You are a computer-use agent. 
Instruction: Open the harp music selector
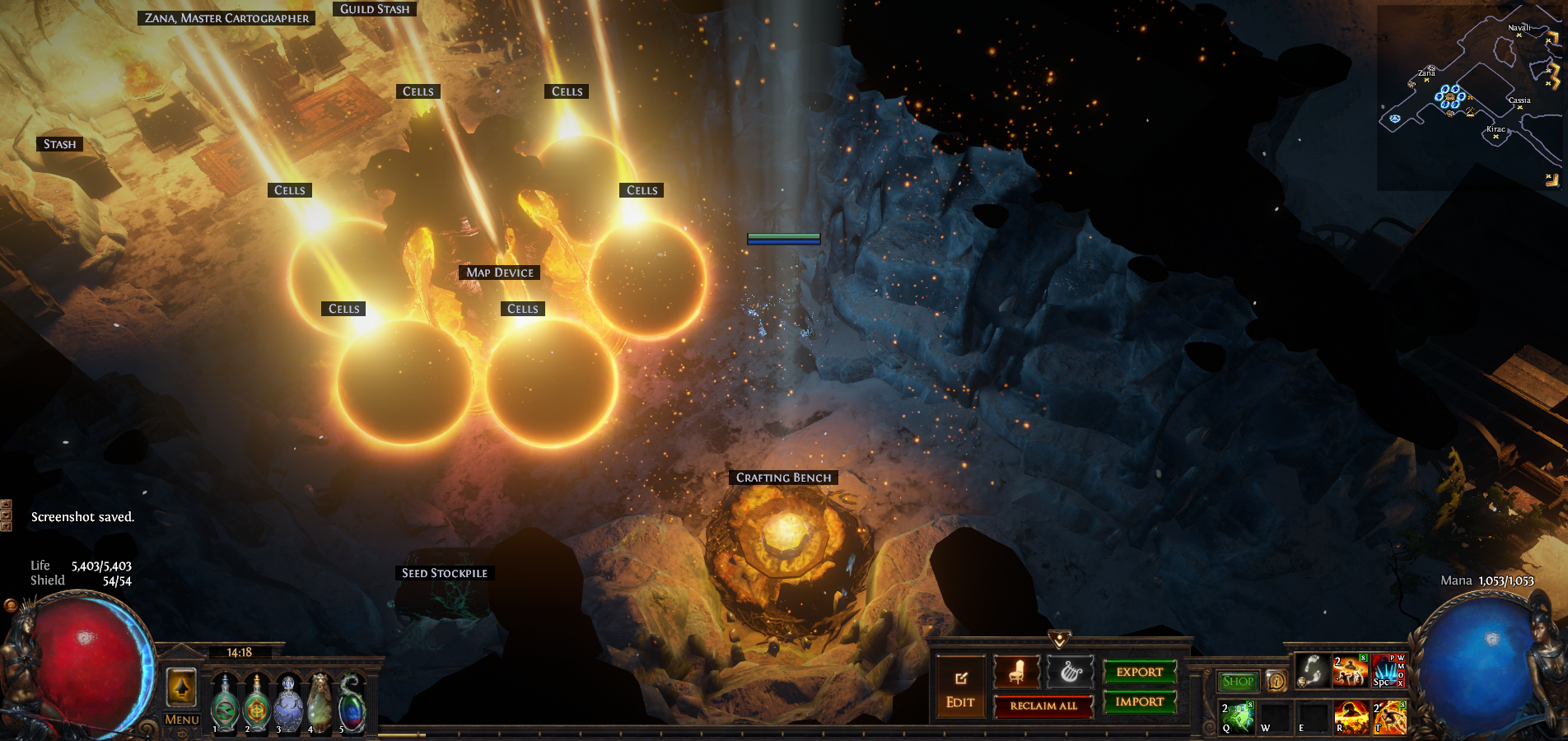coord(1070,673)
